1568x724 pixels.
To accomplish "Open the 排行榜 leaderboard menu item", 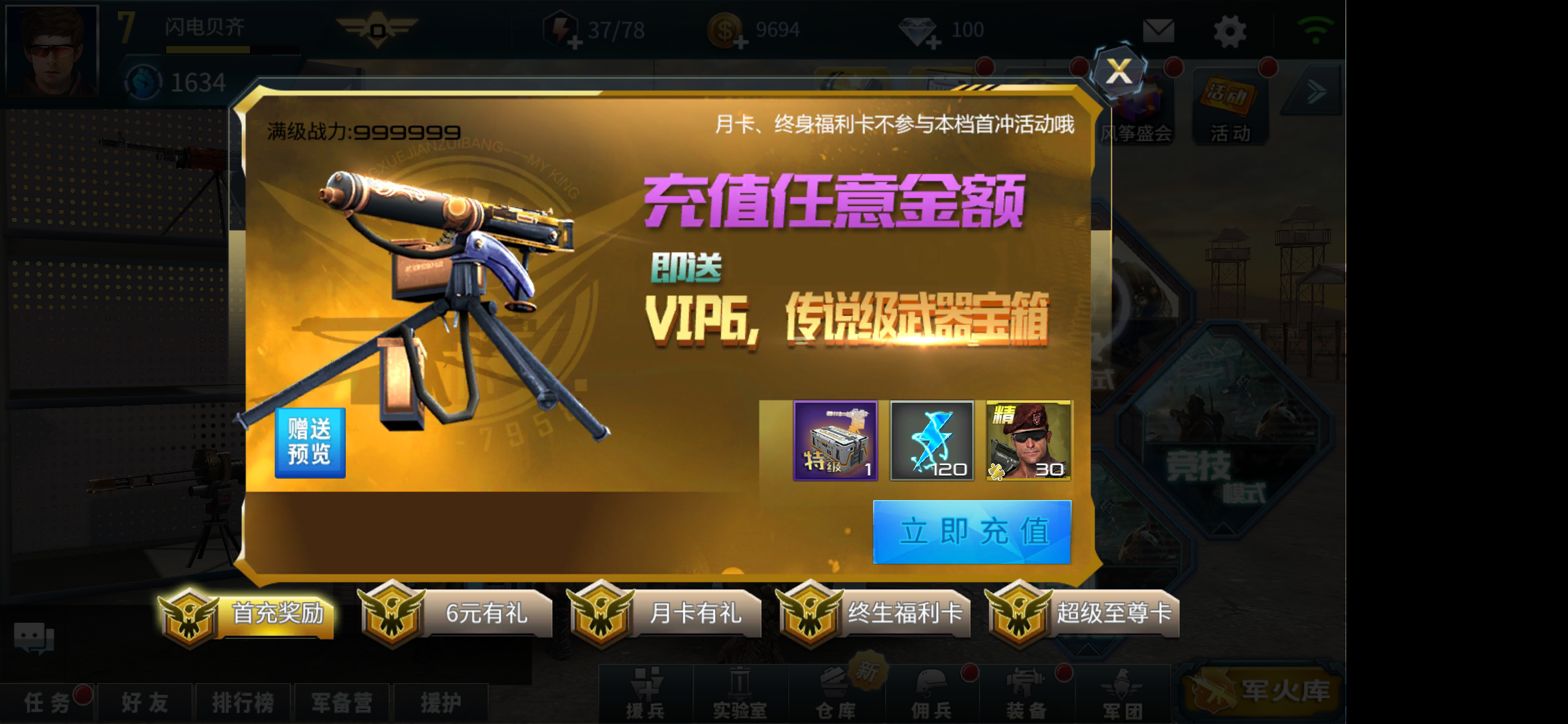I will [x=244, y=701].
